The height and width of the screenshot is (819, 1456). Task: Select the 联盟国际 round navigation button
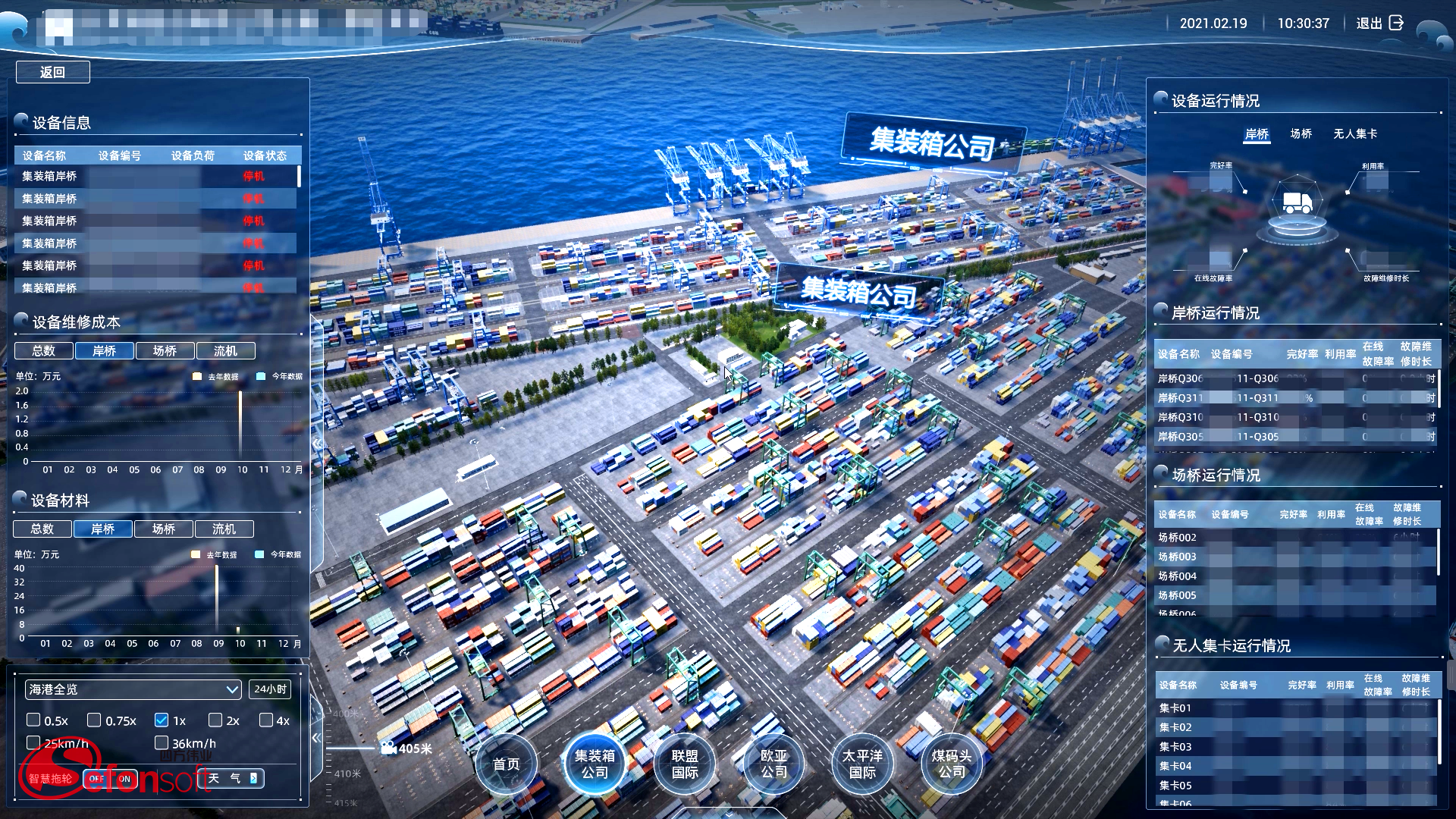point(684,764)
